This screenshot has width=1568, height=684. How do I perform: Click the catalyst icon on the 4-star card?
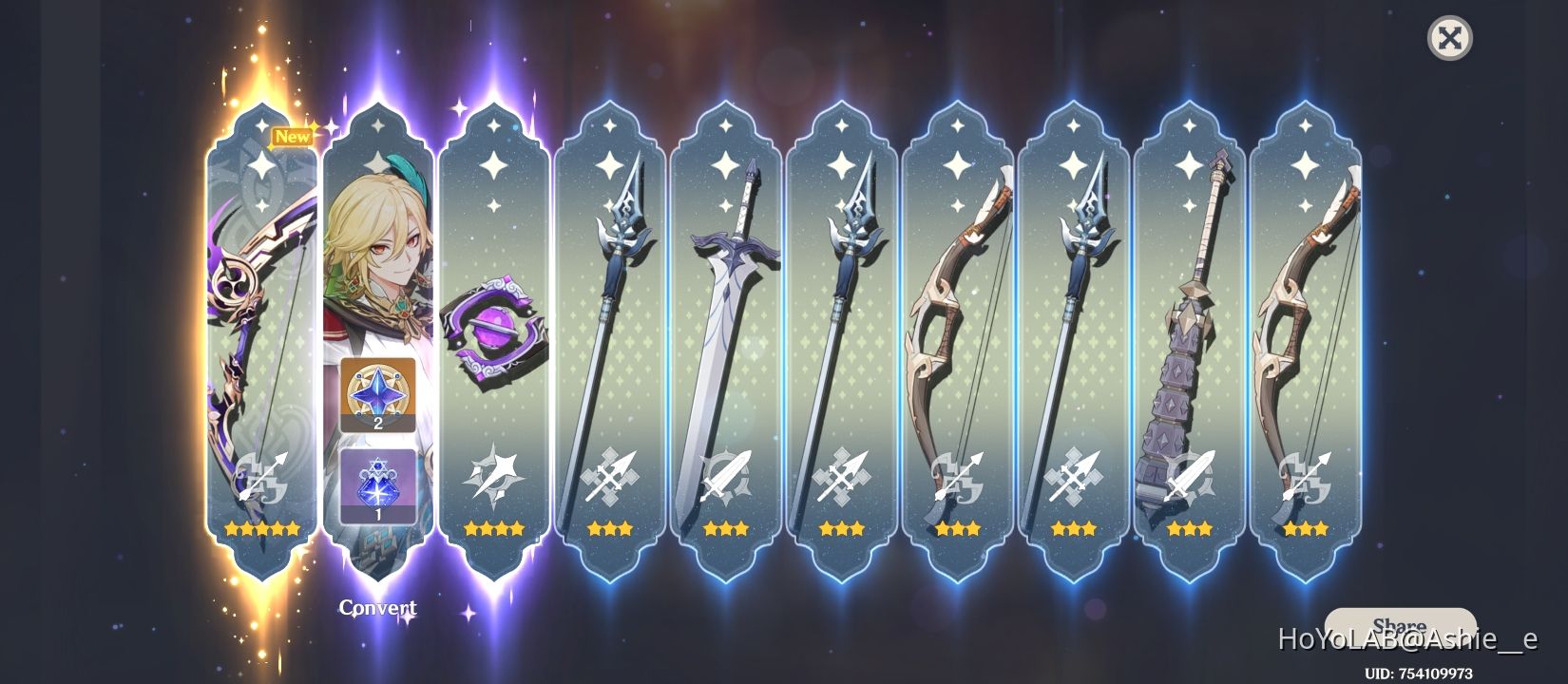point(494,475)
